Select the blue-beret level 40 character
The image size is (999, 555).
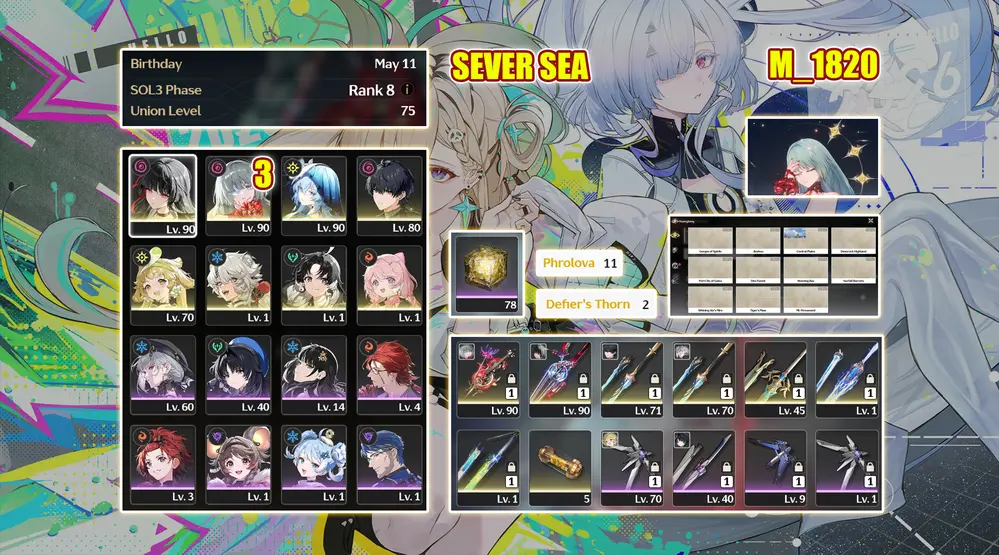click(238, 374)
